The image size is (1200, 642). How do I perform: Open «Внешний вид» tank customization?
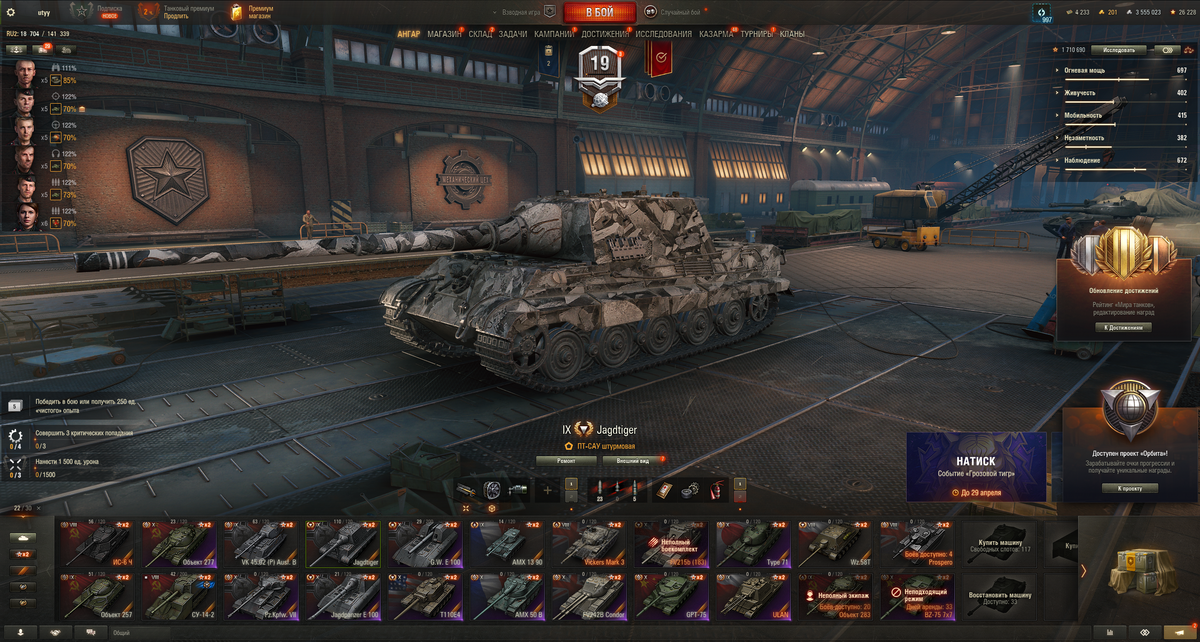632,461
